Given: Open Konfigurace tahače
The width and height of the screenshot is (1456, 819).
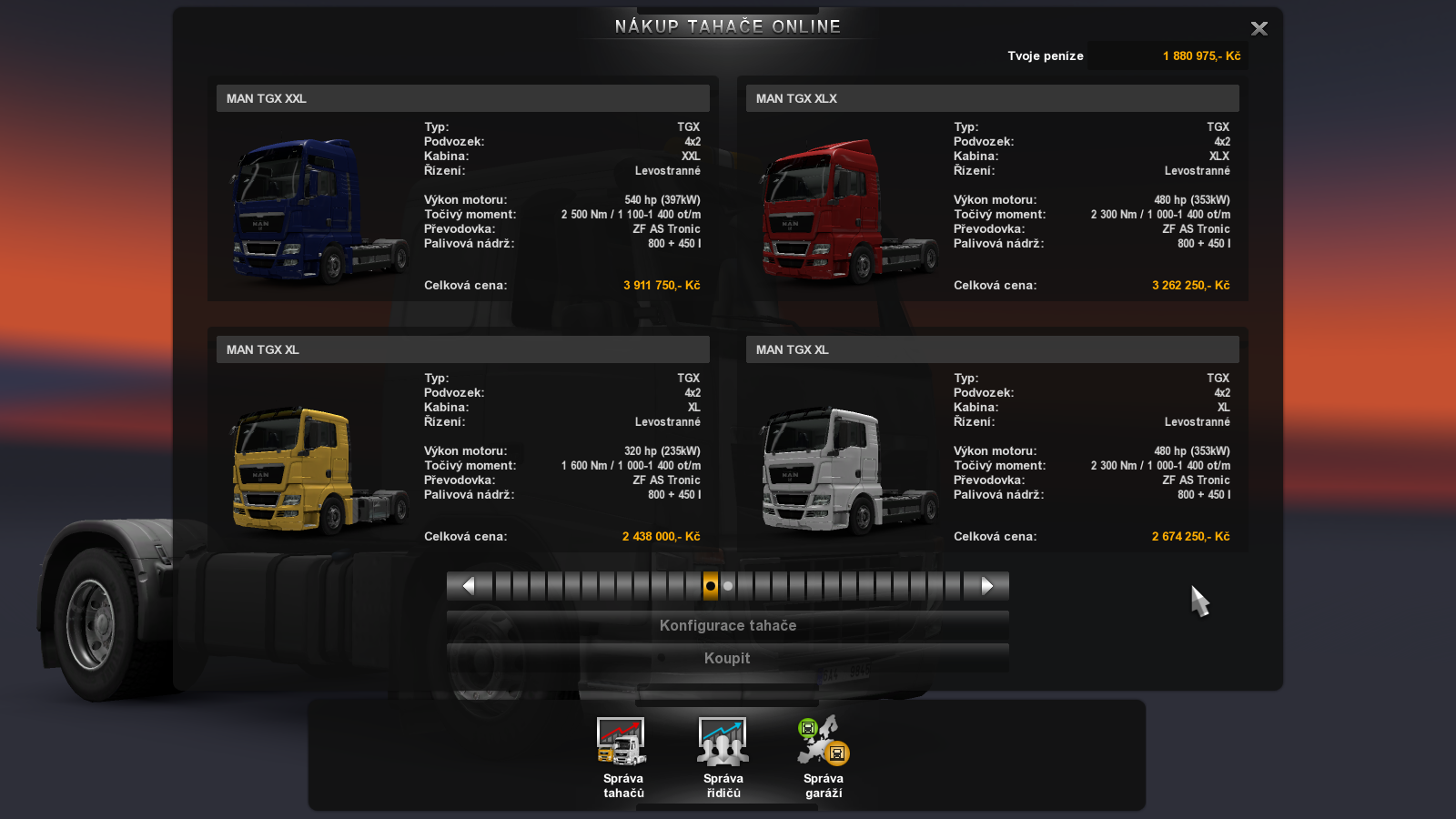Looking at the screenshot, I should point(727,626).
